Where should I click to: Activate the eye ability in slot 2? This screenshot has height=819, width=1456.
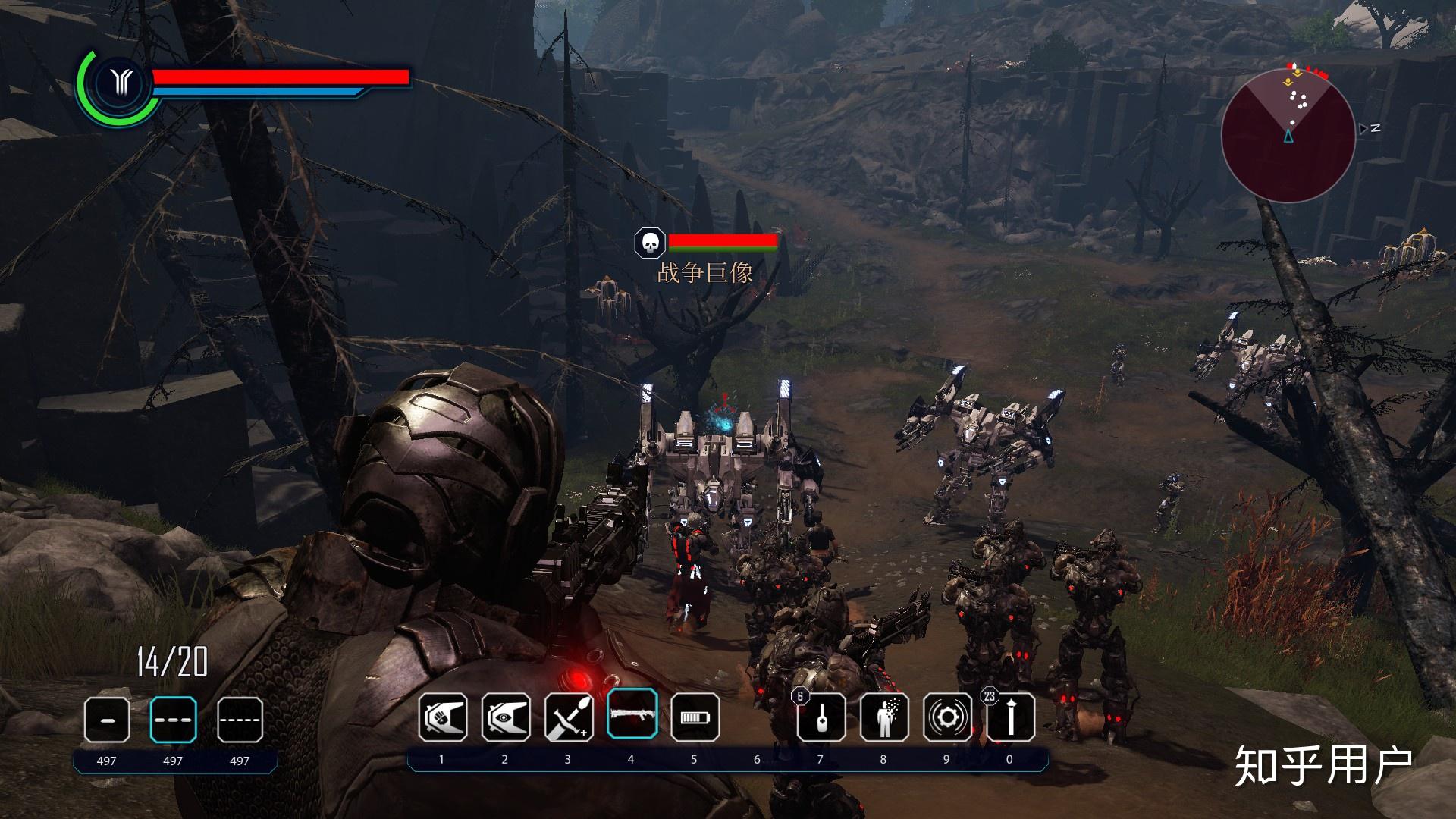click(x=506, y=717)
